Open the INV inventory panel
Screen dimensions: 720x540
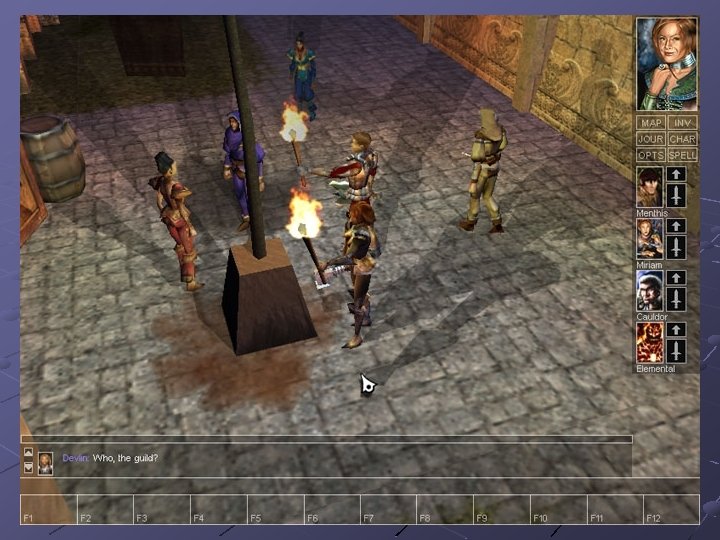[x=683, y=123]
